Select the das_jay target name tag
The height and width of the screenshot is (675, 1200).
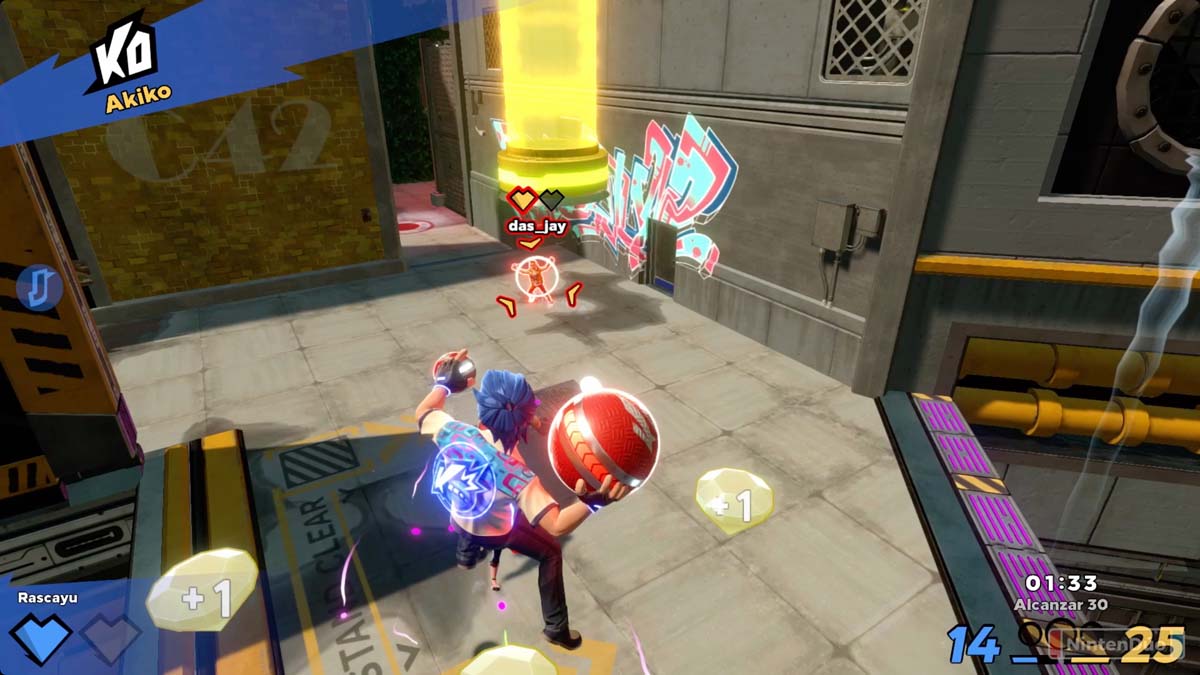coord(537,226)
